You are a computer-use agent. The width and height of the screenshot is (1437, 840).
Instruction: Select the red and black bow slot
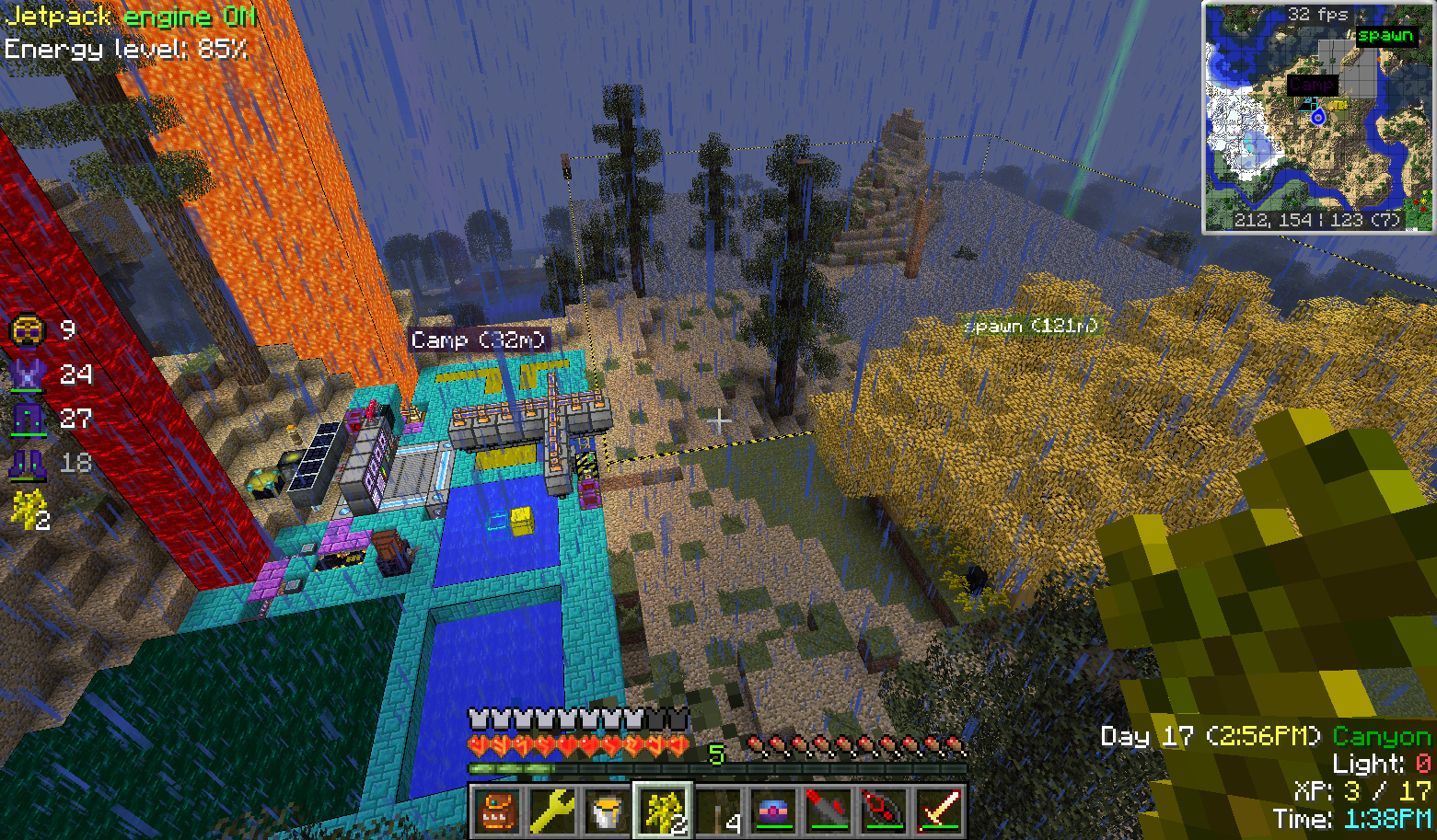884,811
